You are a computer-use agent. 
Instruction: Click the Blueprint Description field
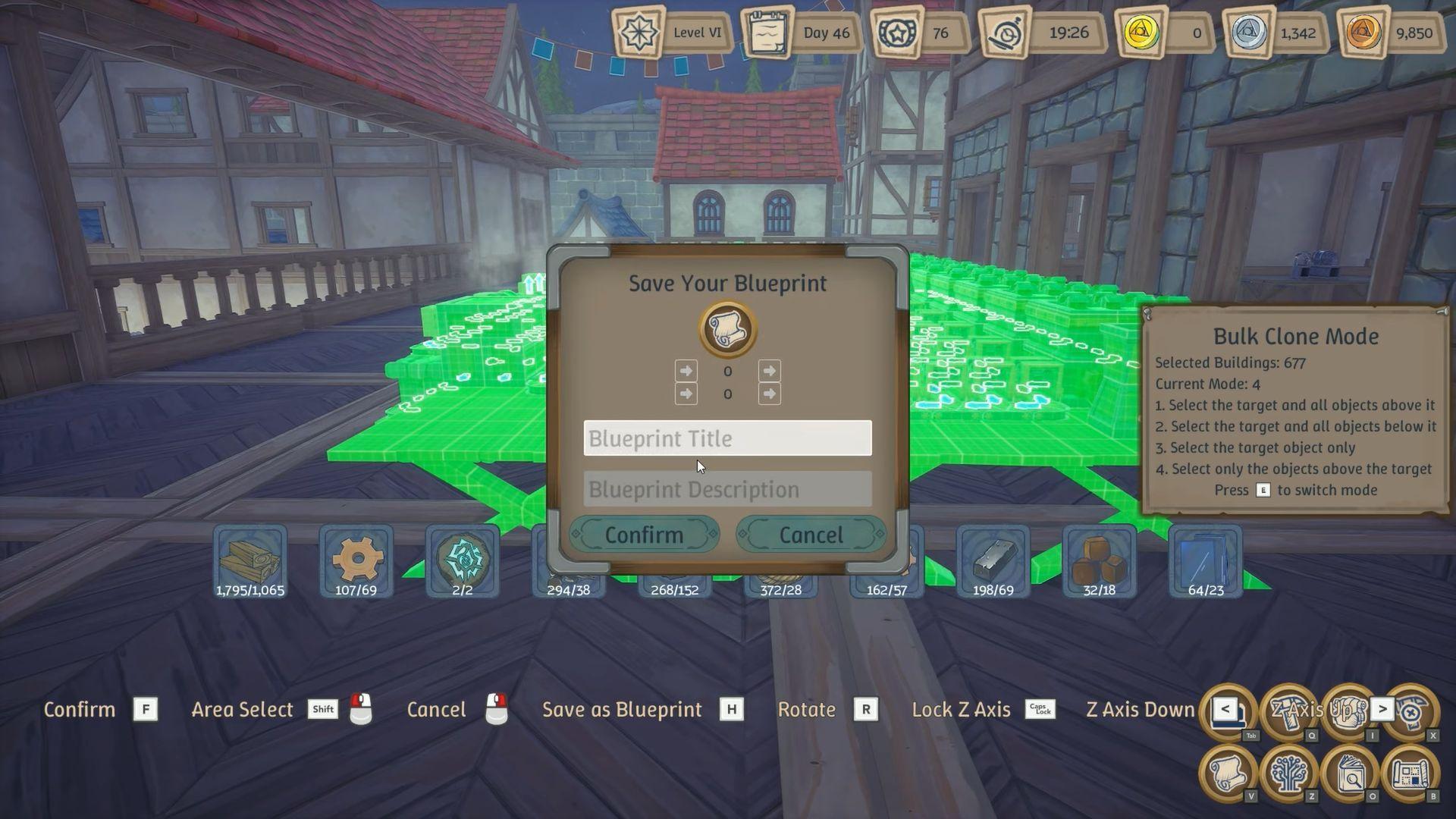pyautogui.click(x=726, y=489)
